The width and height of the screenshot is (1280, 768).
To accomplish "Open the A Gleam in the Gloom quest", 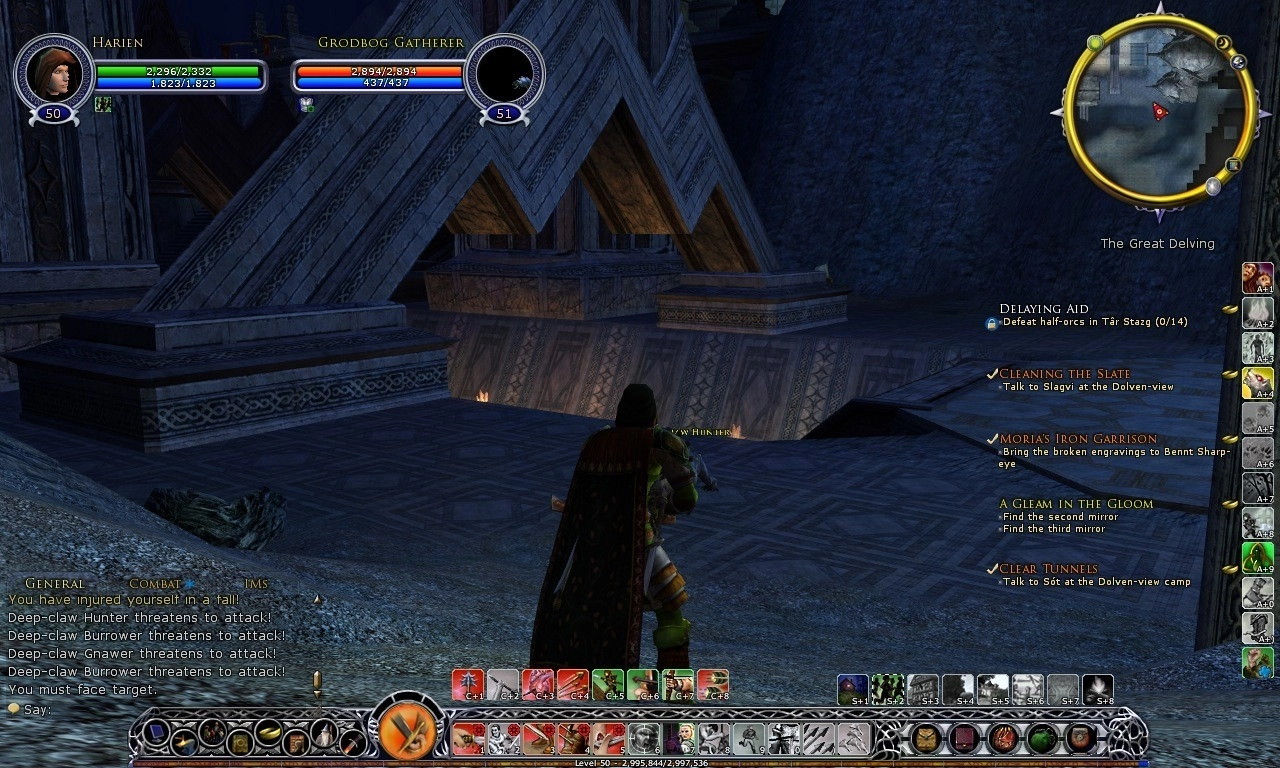I will pyautogui.click(x=1076, y=504).
